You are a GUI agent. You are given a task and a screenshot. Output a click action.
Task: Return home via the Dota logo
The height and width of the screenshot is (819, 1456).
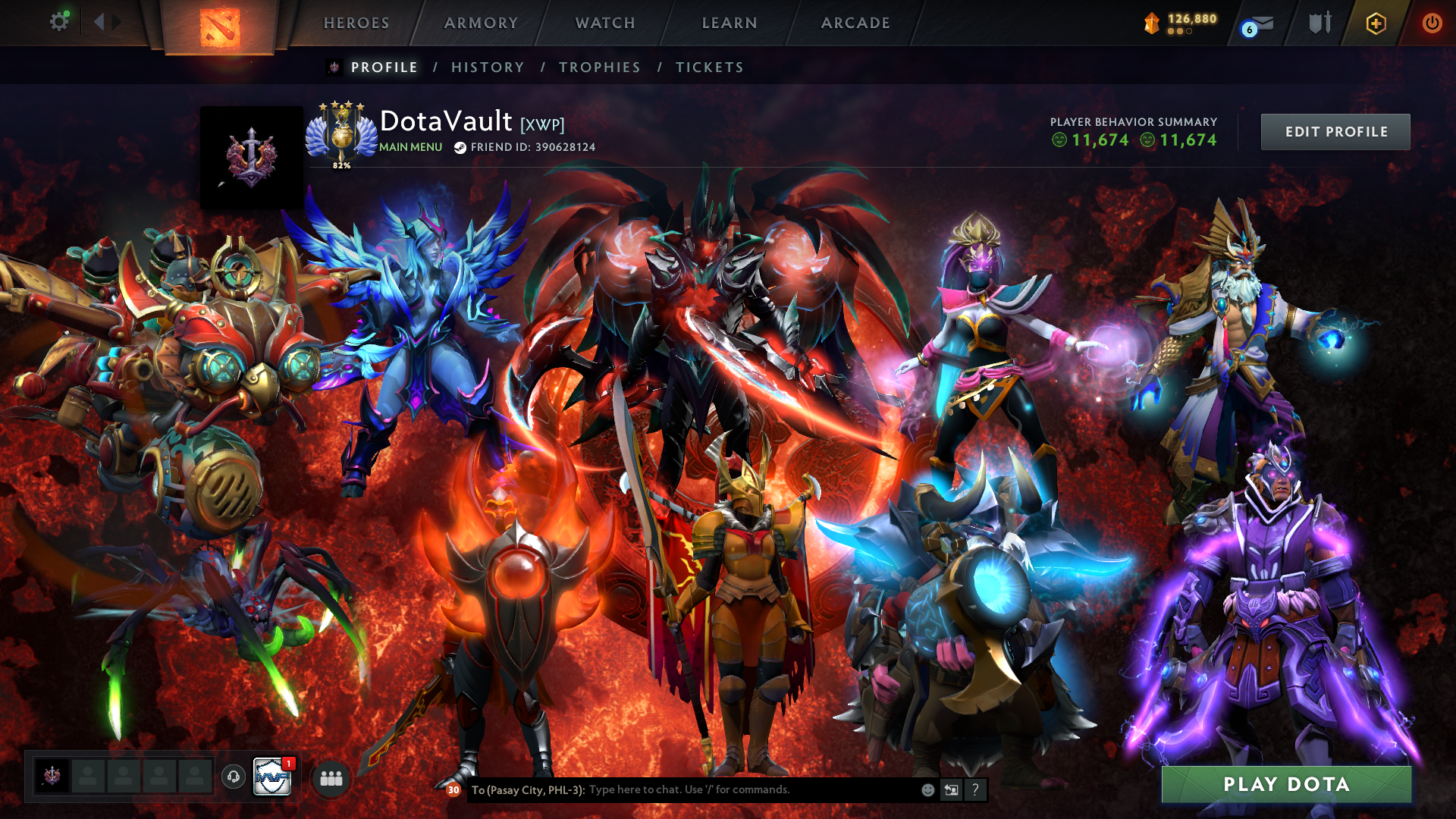[x=220, y=27]
